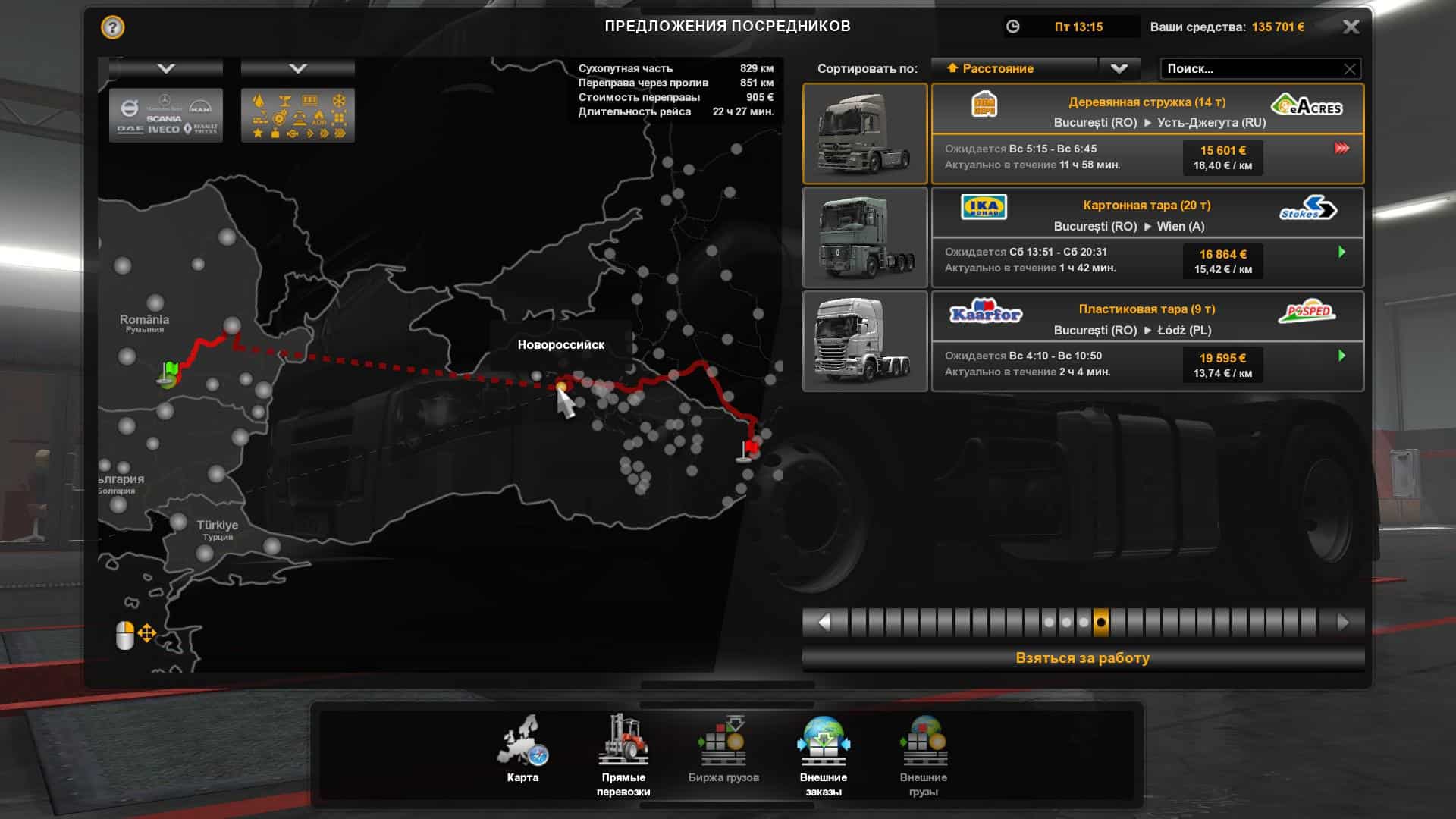Select the highlighted job page indicator dot

coord(1100,622)
